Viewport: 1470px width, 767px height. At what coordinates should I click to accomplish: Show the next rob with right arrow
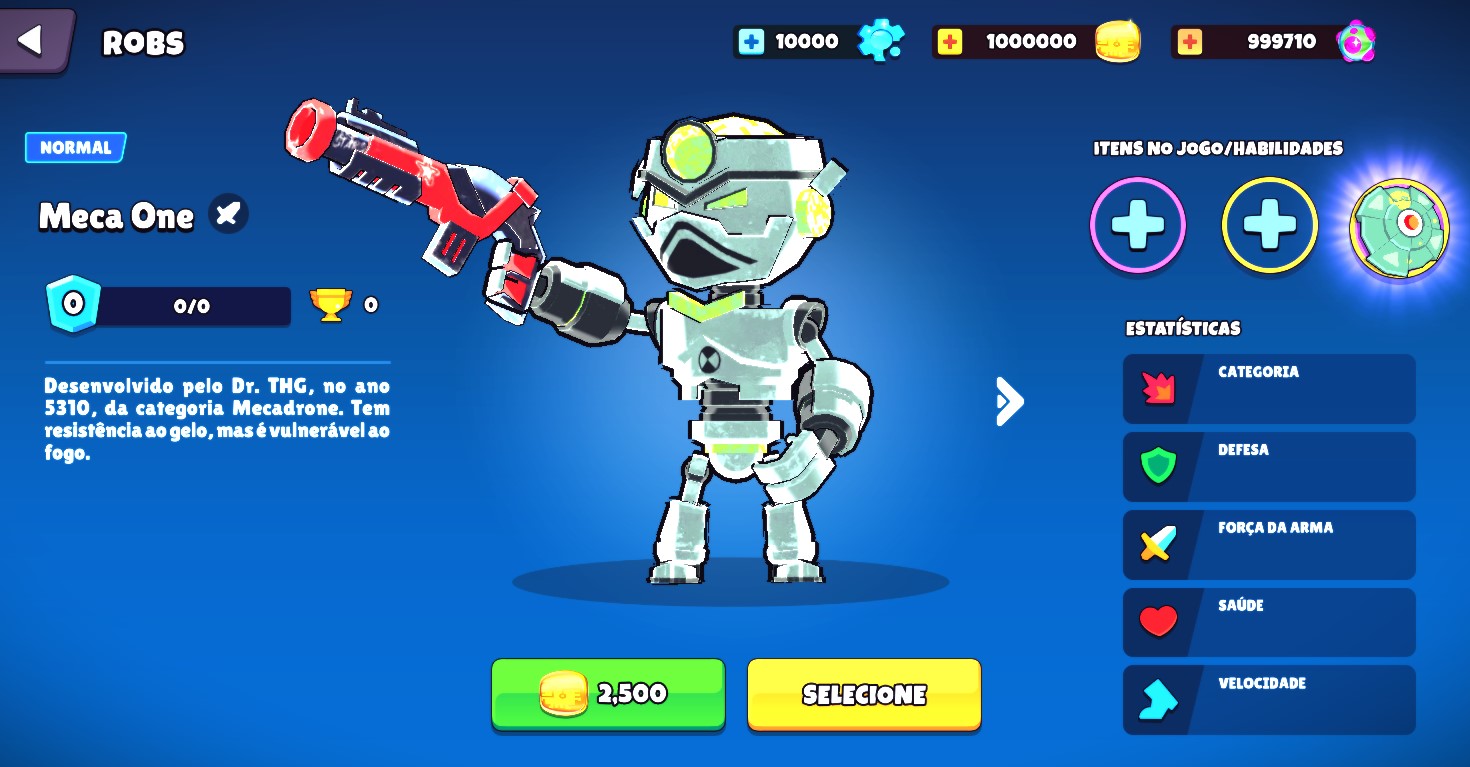tap(1009, 401)
